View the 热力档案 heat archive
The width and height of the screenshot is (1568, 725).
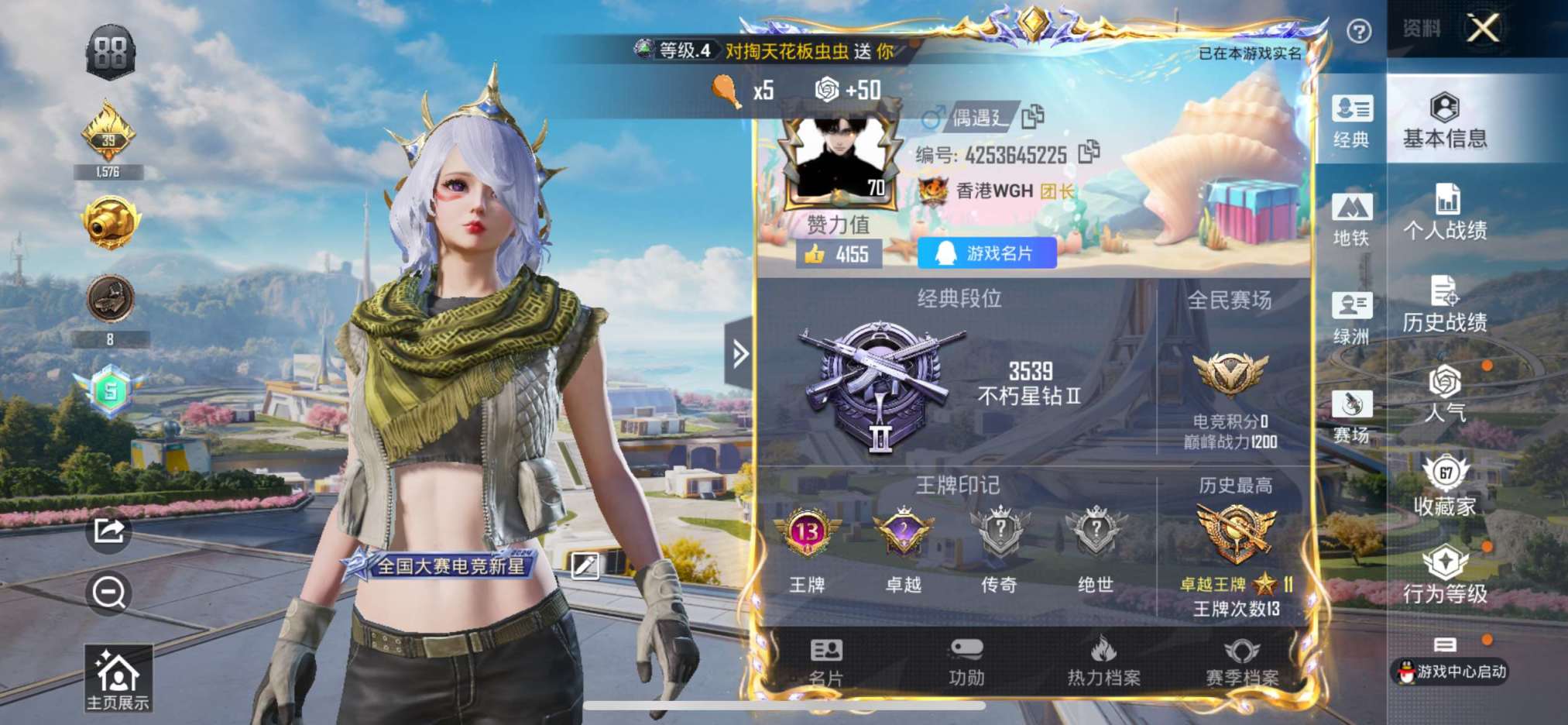point(1103,663)
